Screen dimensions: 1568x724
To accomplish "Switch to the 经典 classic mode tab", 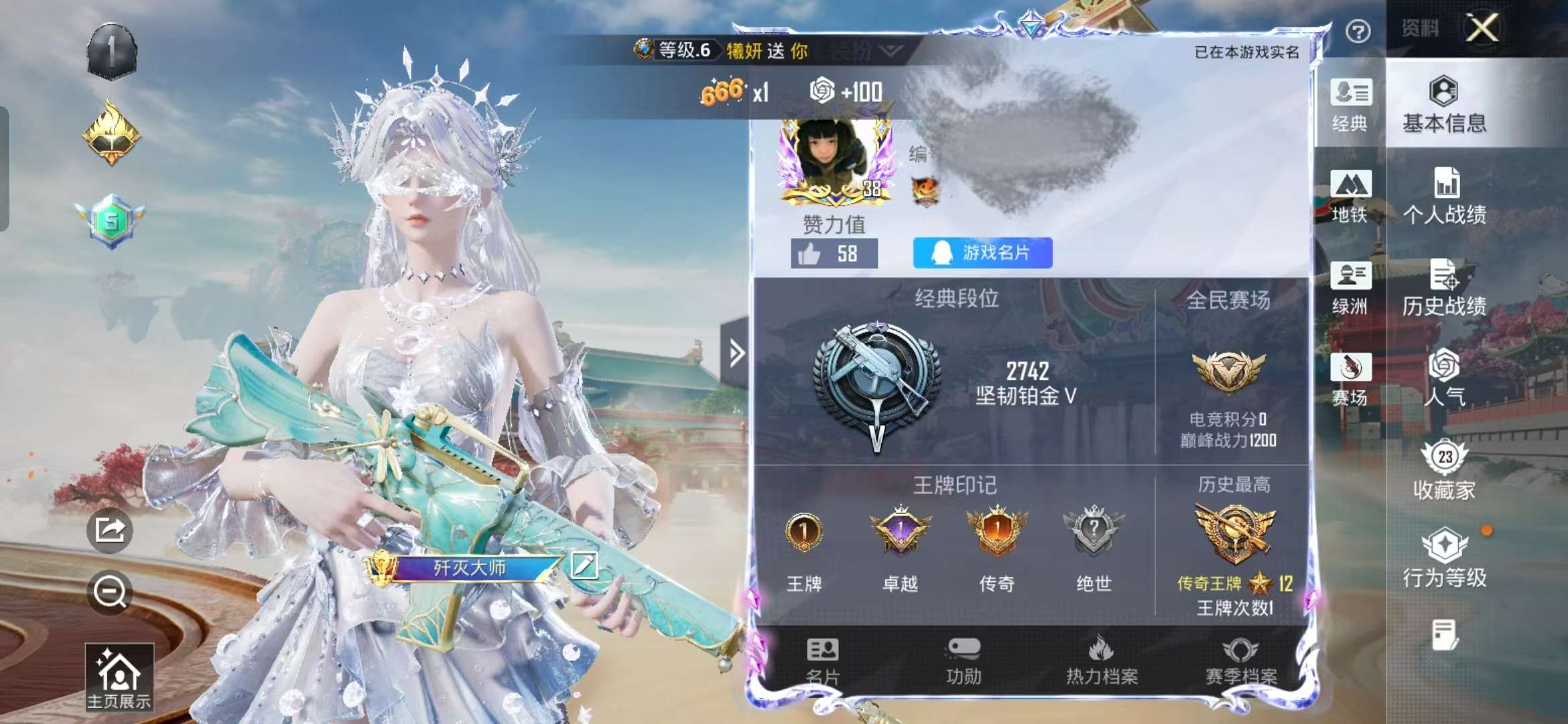I will [x=1350, y=105].
